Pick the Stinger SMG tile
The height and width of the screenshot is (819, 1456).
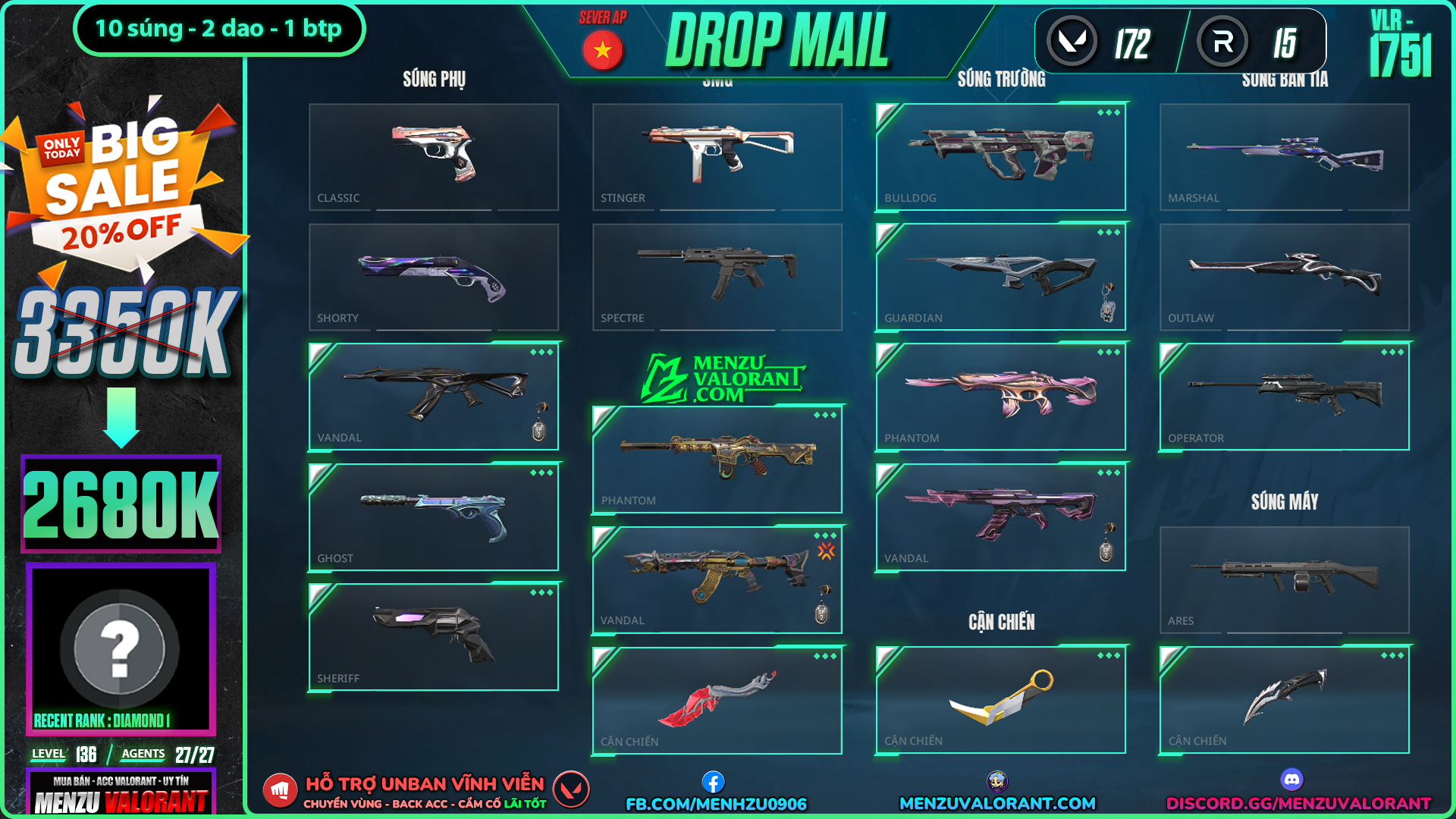point(717,157)
